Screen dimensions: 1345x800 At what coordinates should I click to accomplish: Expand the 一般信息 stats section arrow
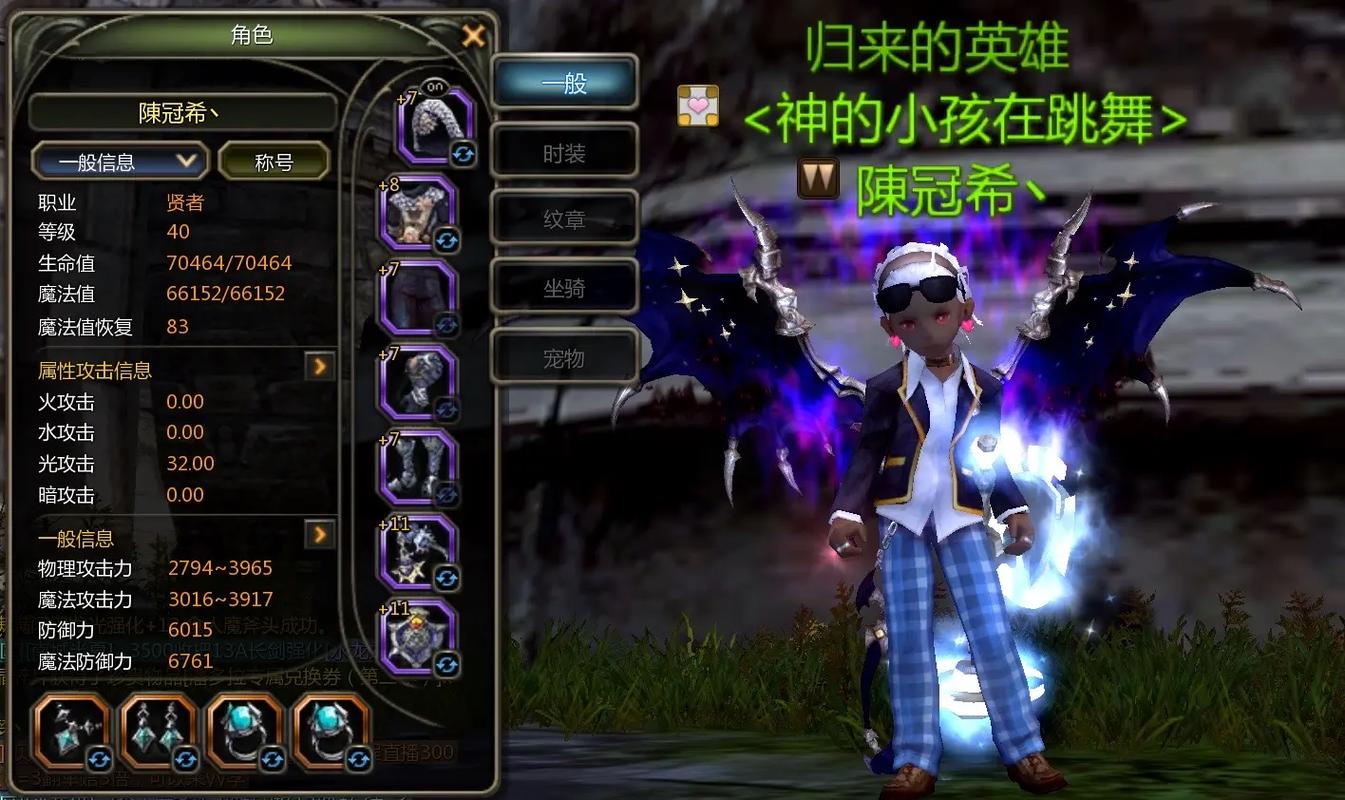tap(319, 535)
